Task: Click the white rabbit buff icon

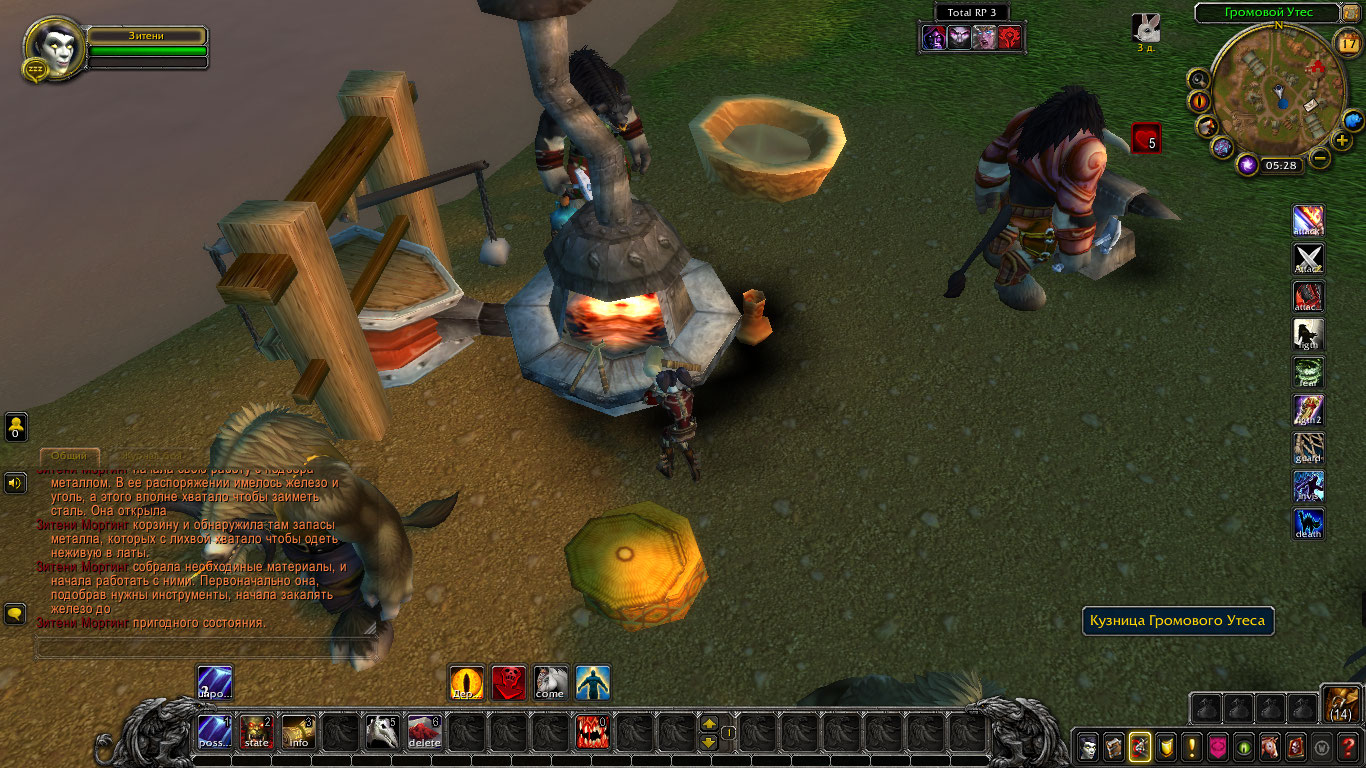Action: coord(1146,28)
